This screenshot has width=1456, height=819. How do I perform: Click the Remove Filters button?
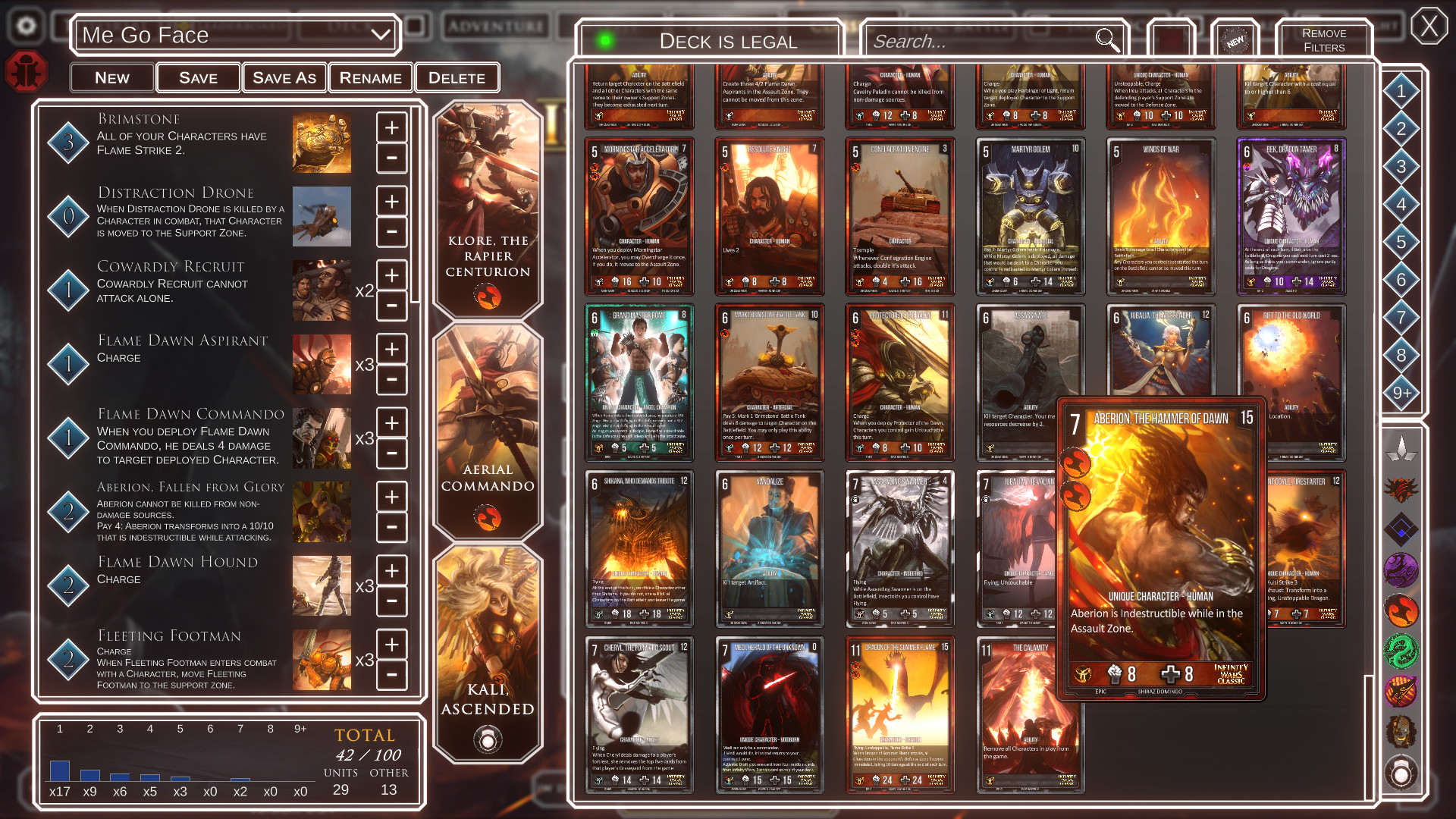tap(1323, 39)
